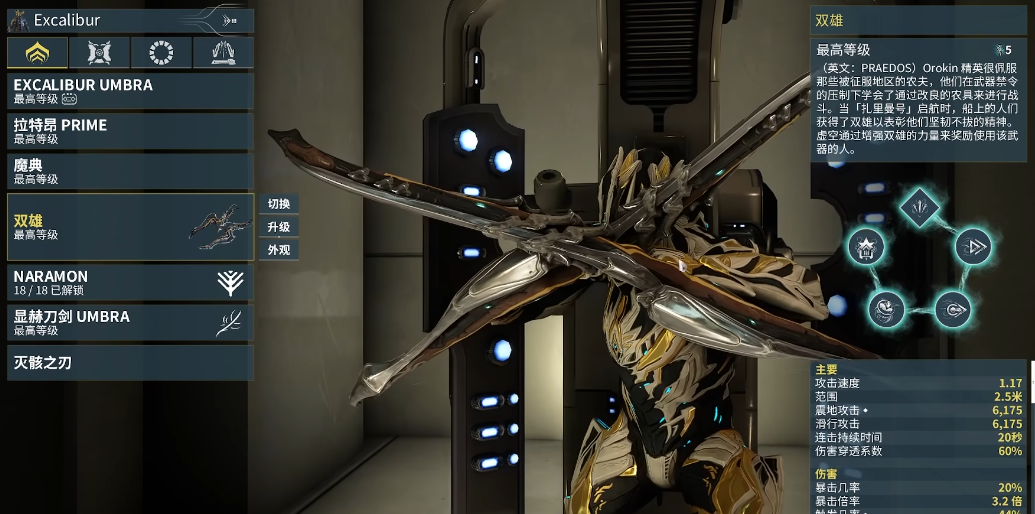Choose the 拉特昂 Prime primary weapon row
The image size is (1035, 514).
(x=130, y=131)
